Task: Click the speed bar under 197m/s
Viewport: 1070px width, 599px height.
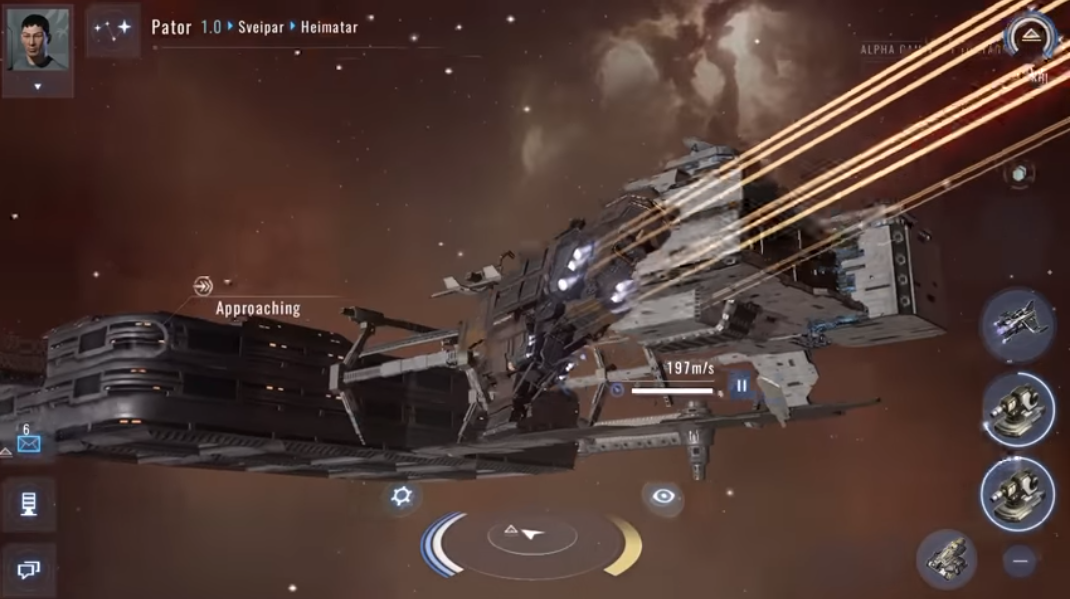Action: [672, 390]
